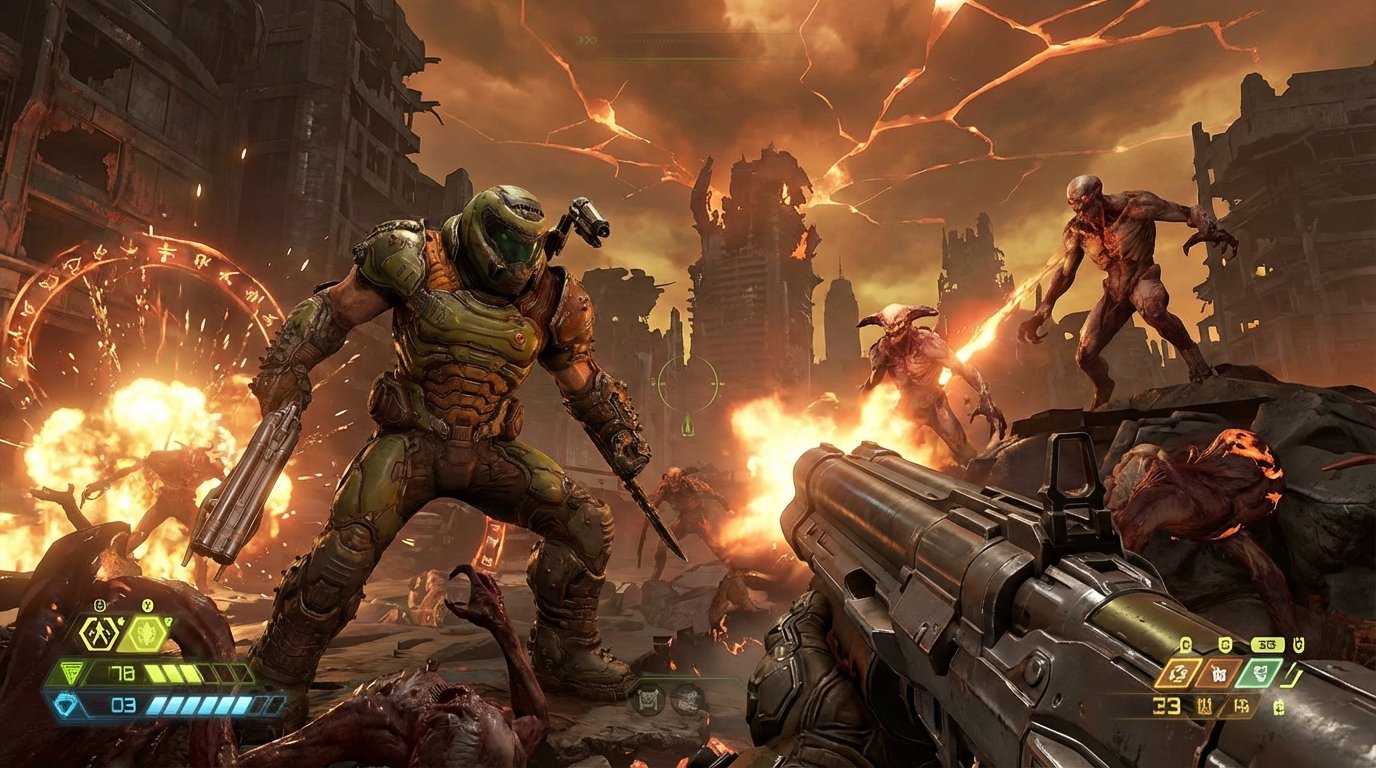Click the blue armor shield icon
This screenshot has height=768, width=1376.
coord(66,703)
